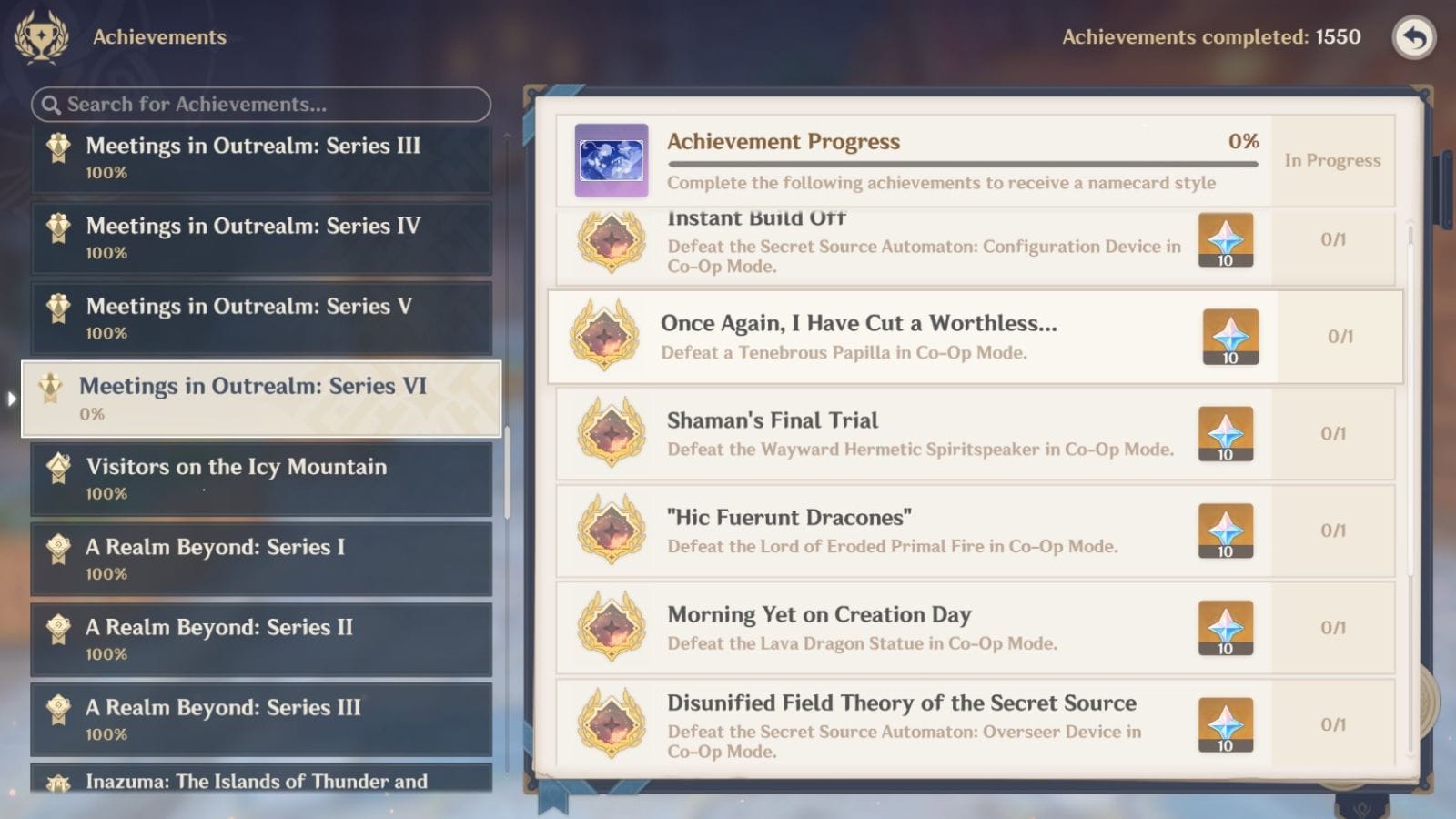This screenshot has height=819, width=1456.
Task: Open the Shaman's Final Trial achievement entry
Action: click(910, 433)
